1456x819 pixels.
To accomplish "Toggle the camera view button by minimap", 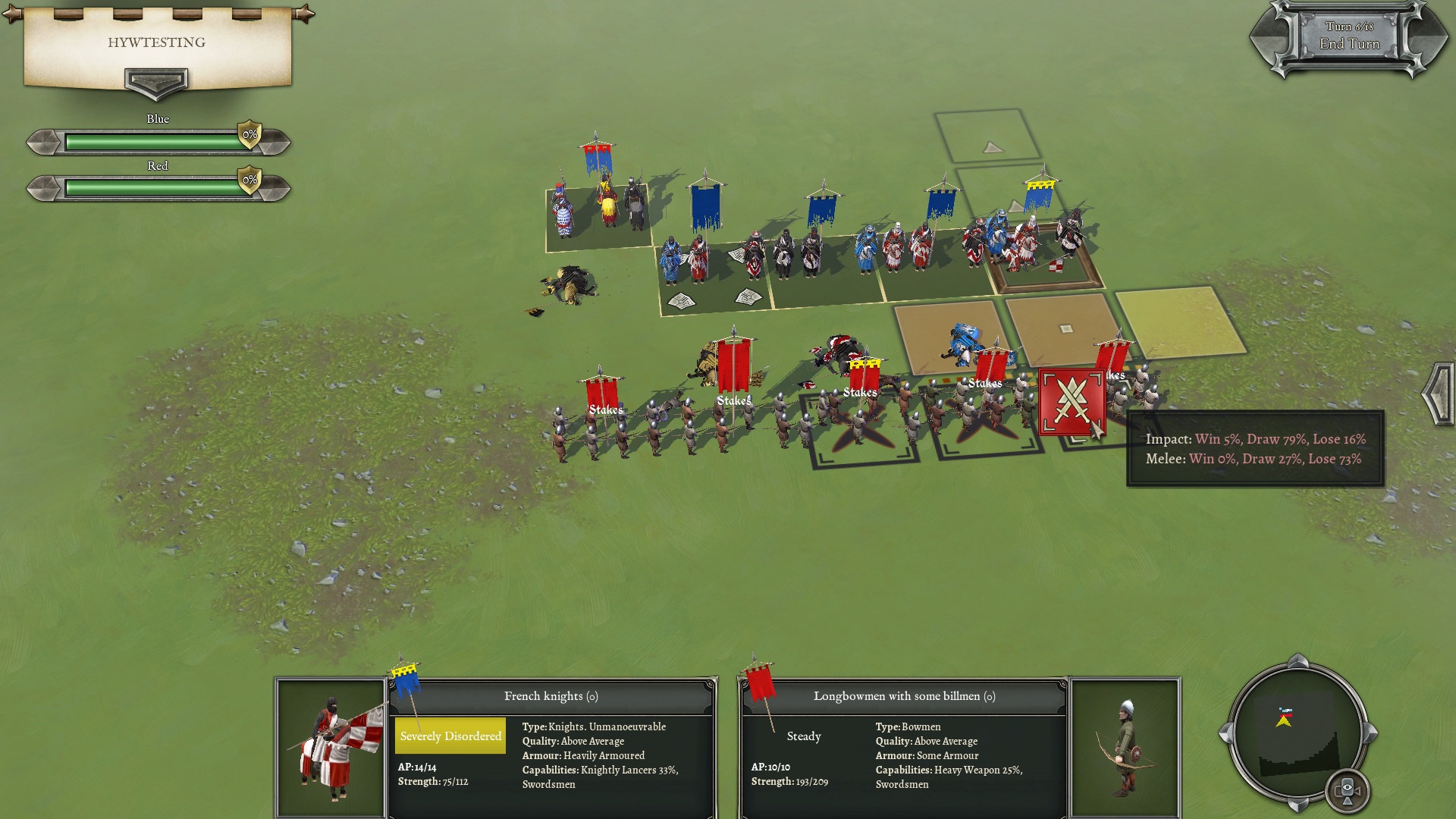I will pos(1347,790).
